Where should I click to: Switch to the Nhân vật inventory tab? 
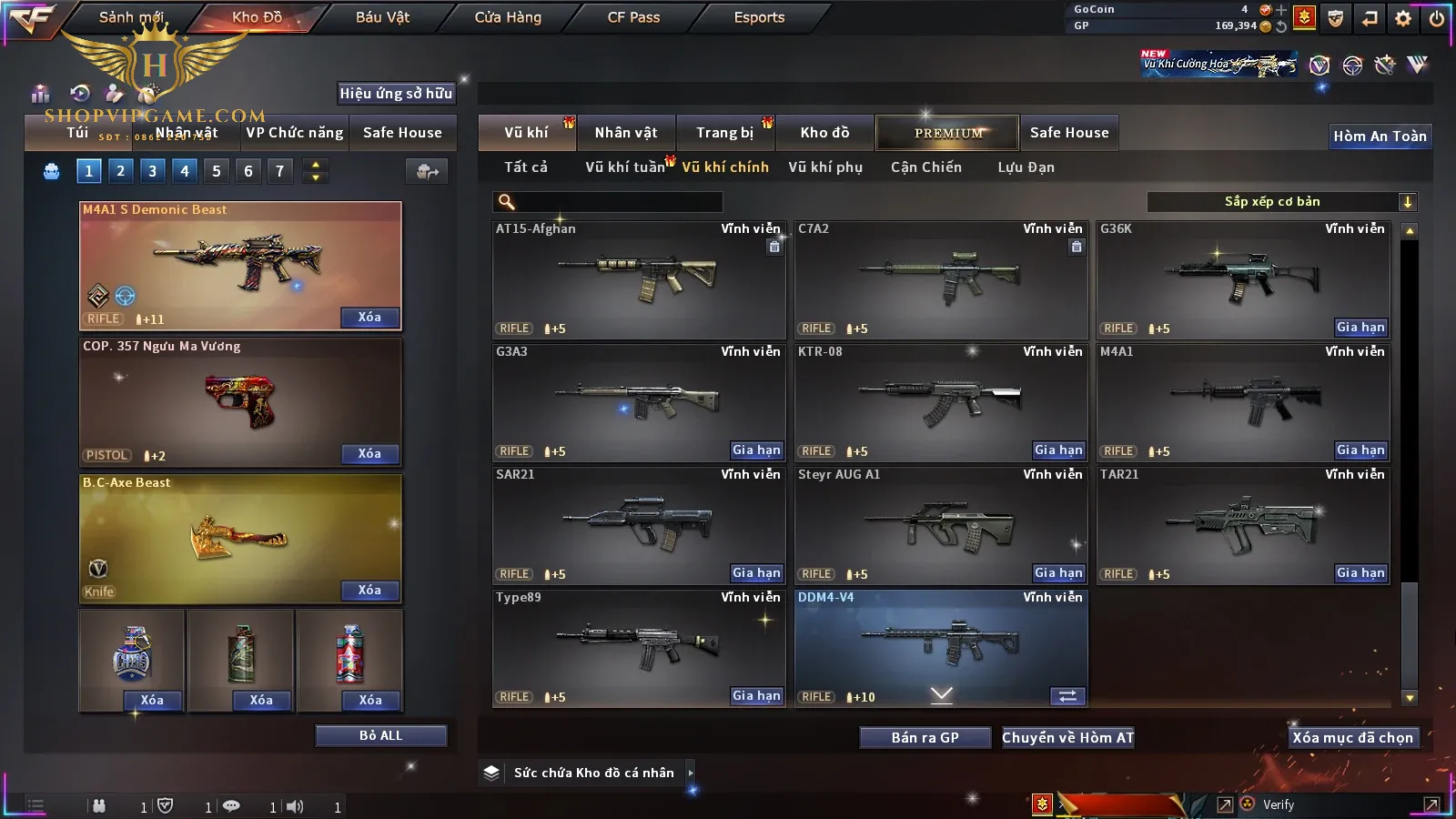click(x=626, y=133)
